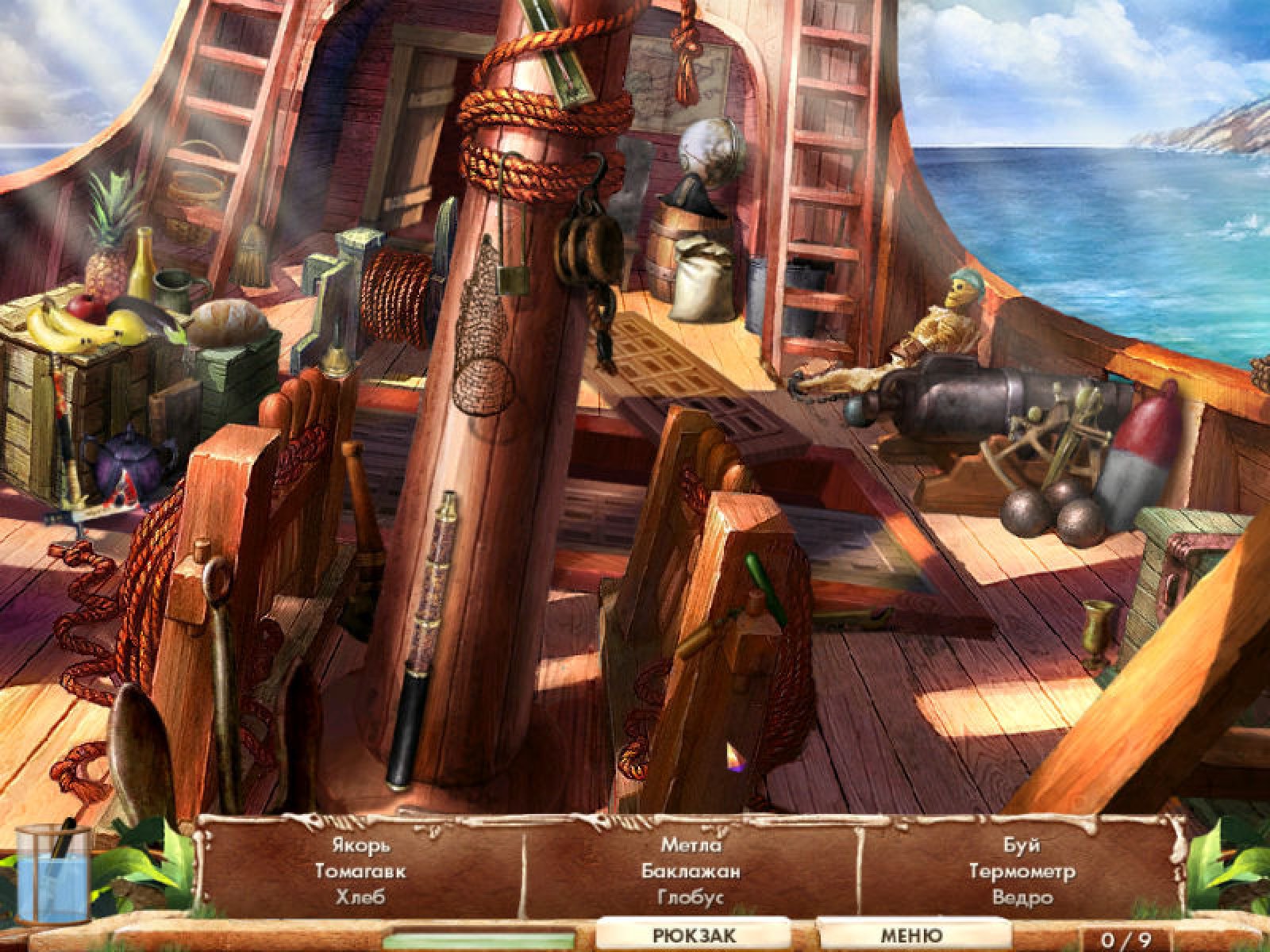This screenshot has width=1270, height=952.
Task: Open the МЕНЮ game menu
Action: 912,935
